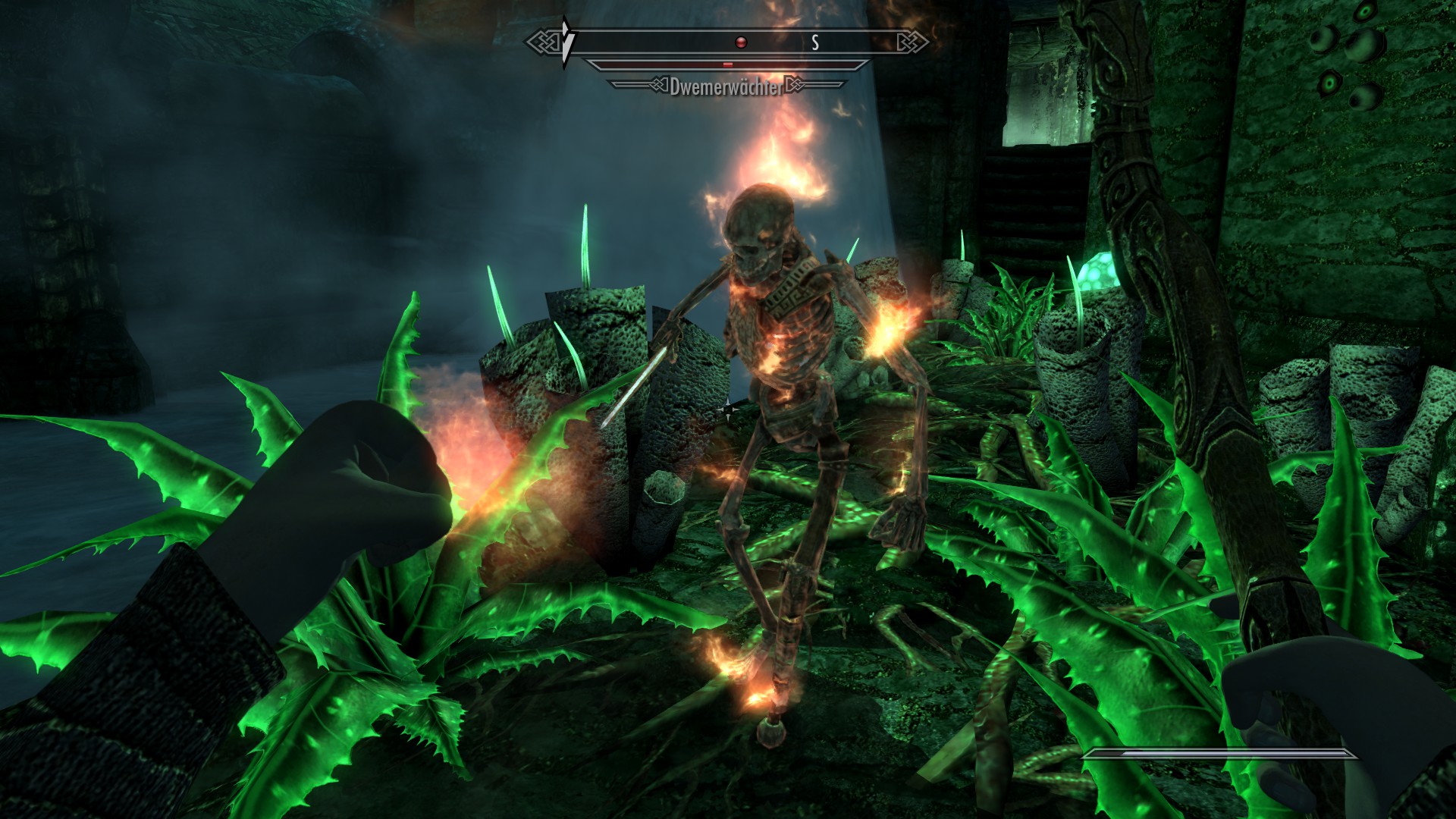Click the red enemy marker on the compass

[x=741, y=42]
